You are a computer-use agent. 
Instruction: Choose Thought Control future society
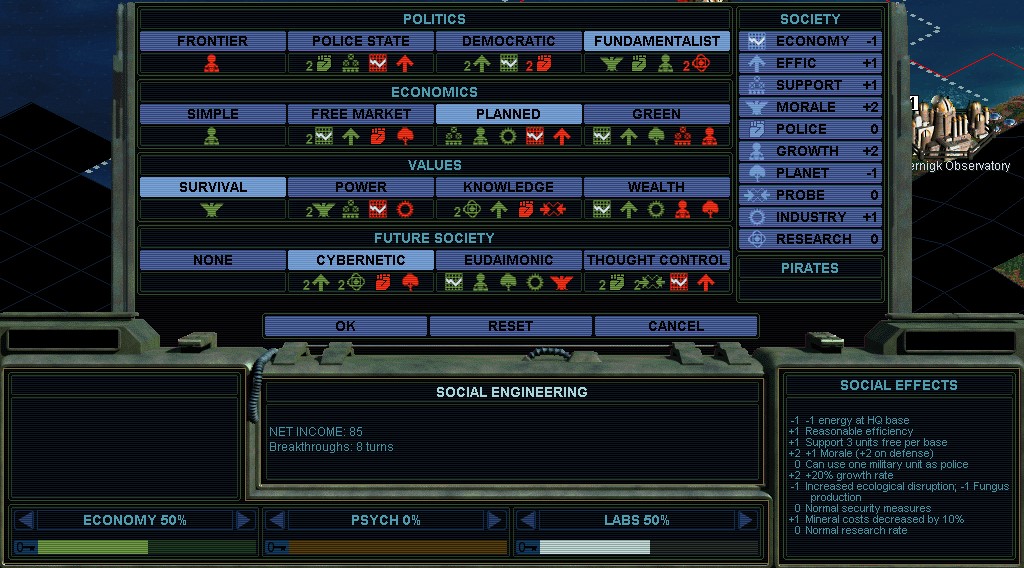point(657,260)
